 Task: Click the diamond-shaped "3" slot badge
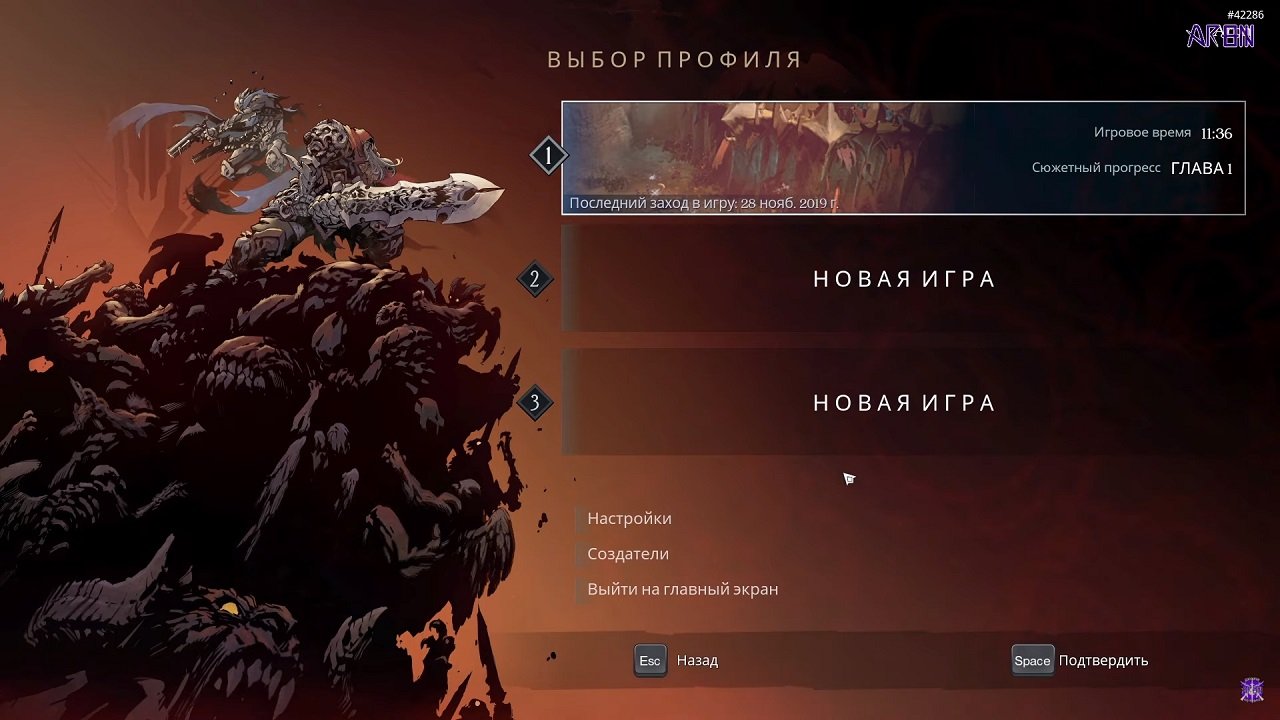click(x=535, y=403)
